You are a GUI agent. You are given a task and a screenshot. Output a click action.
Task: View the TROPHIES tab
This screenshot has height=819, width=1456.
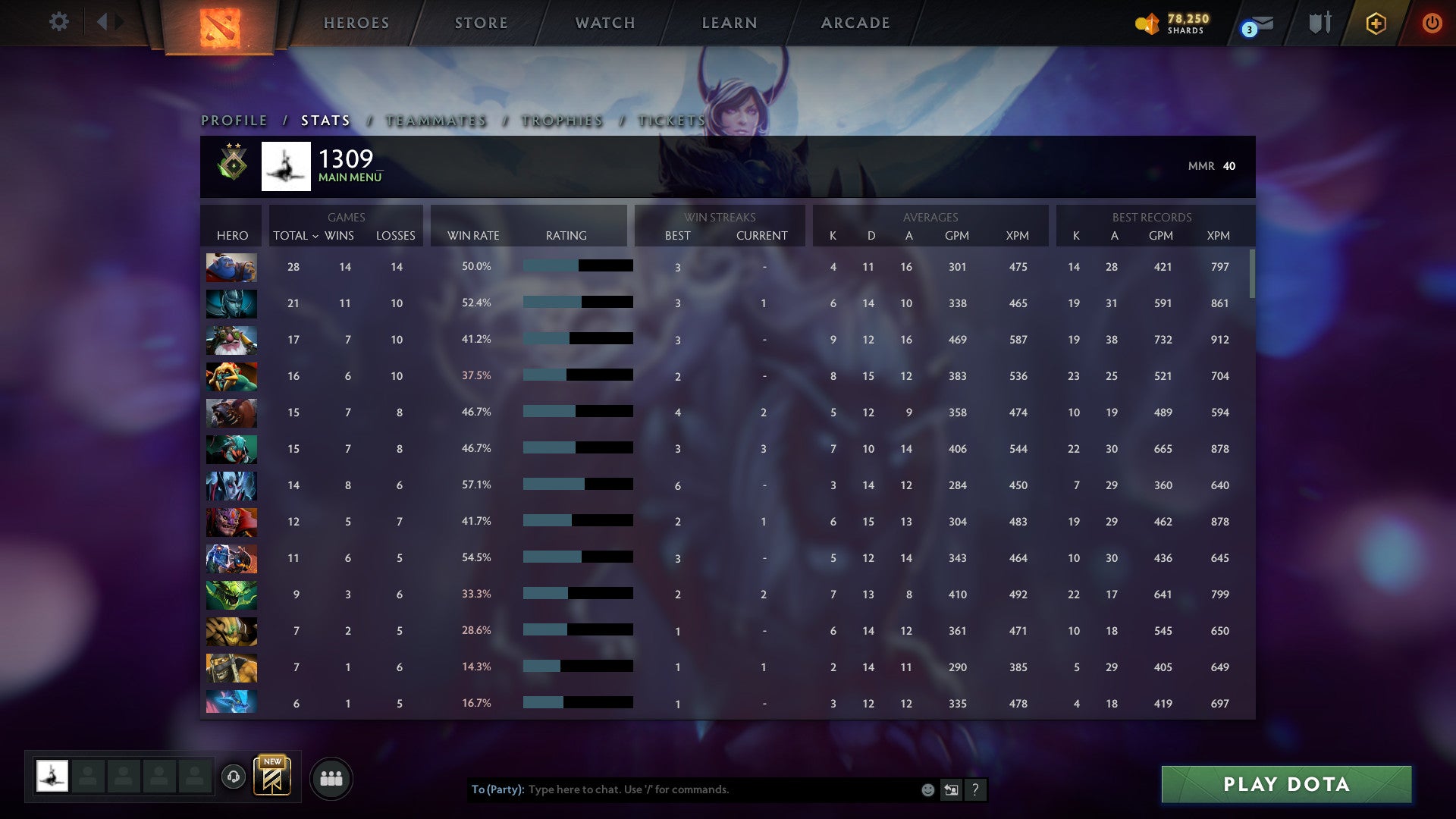pyautogui.click(x=561, y=120)
